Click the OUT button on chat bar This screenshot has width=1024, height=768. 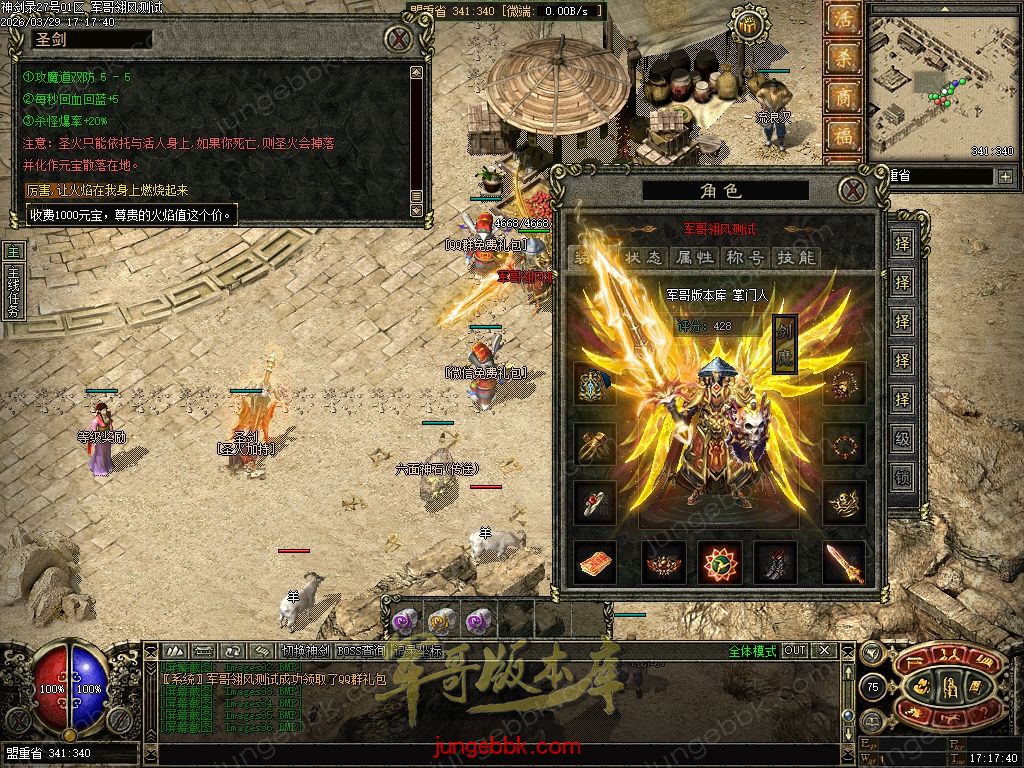795,650
